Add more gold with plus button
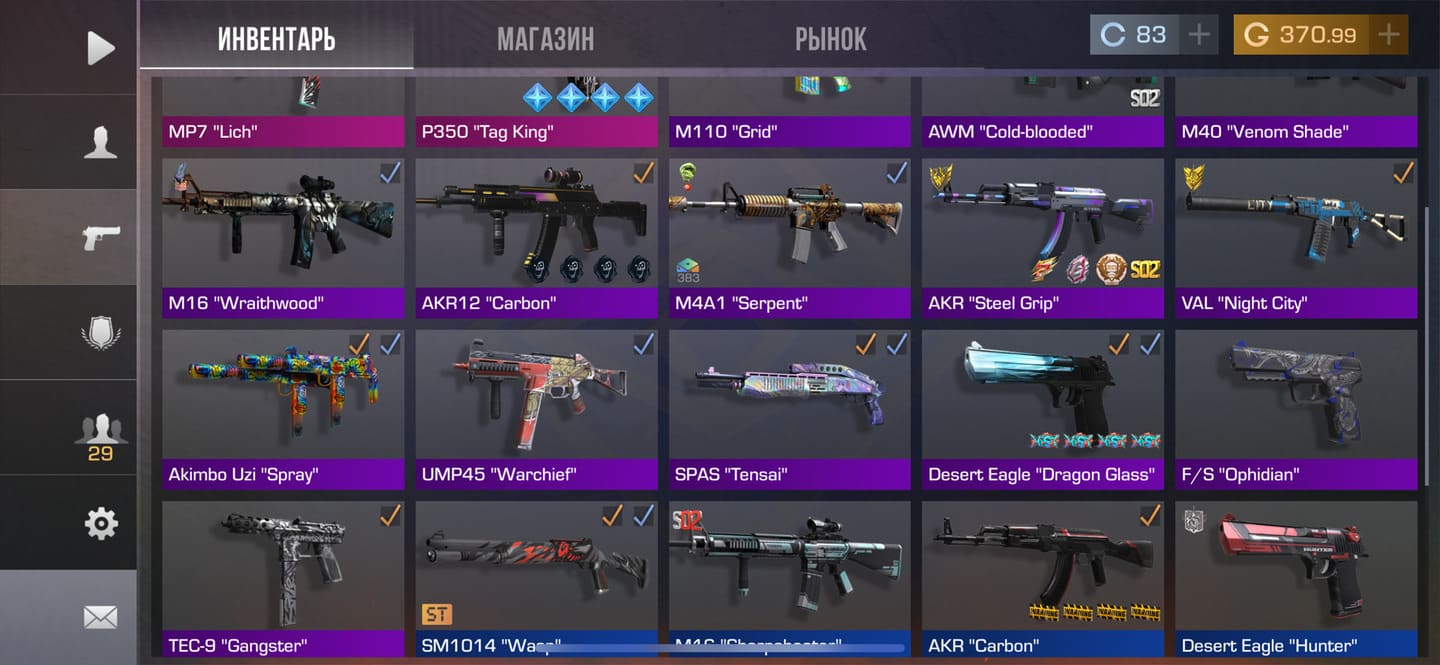 click(1388, 35)
